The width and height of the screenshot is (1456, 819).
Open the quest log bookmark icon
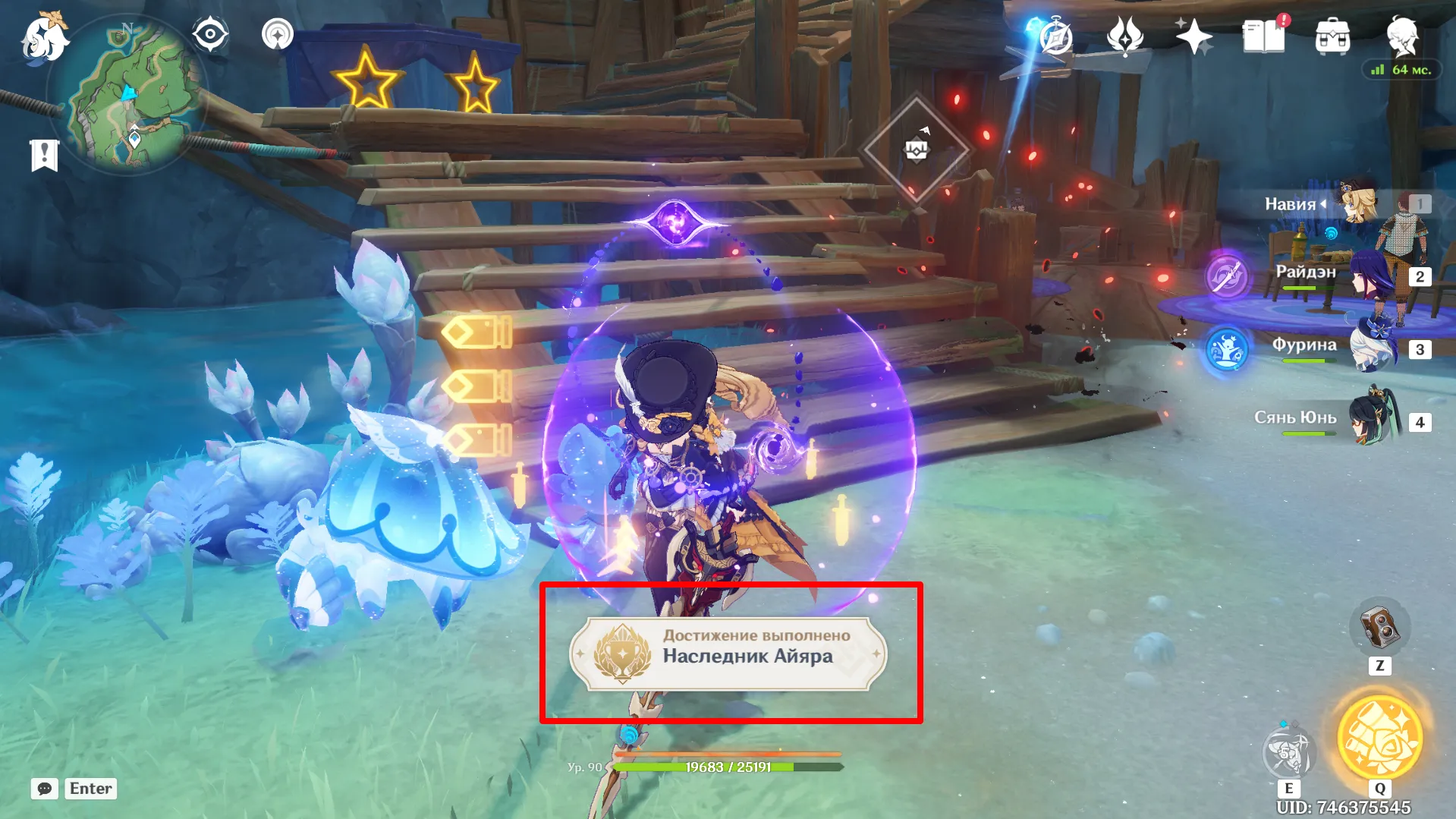coord(44,156)
